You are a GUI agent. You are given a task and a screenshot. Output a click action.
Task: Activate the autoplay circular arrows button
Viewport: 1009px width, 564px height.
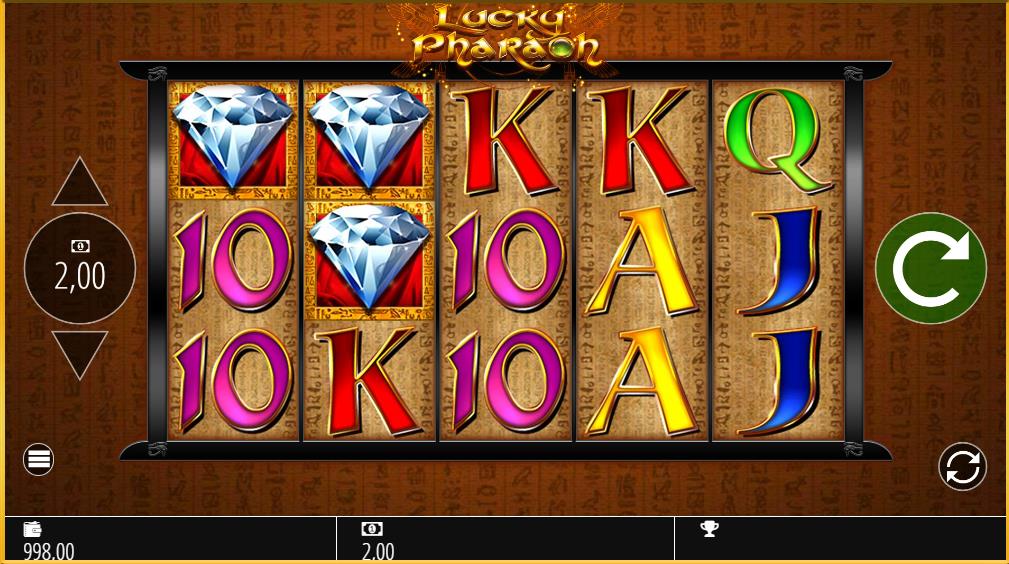962,466
